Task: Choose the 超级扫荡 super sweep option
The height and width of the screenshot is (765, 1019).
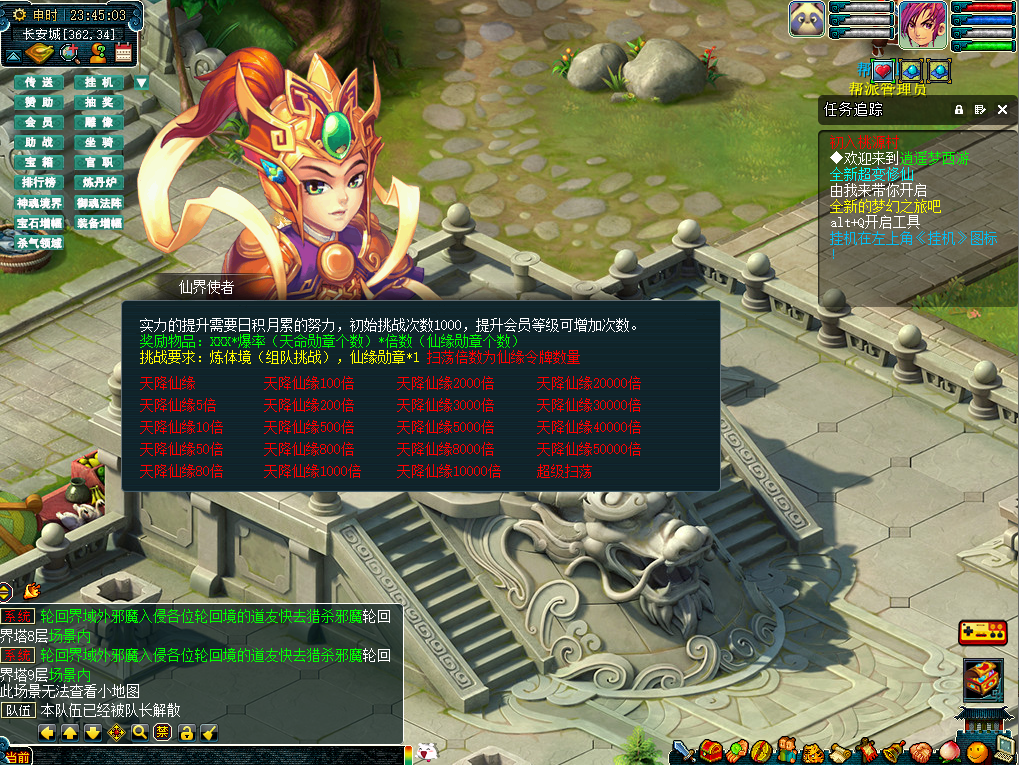Action: tap(564, 472)
